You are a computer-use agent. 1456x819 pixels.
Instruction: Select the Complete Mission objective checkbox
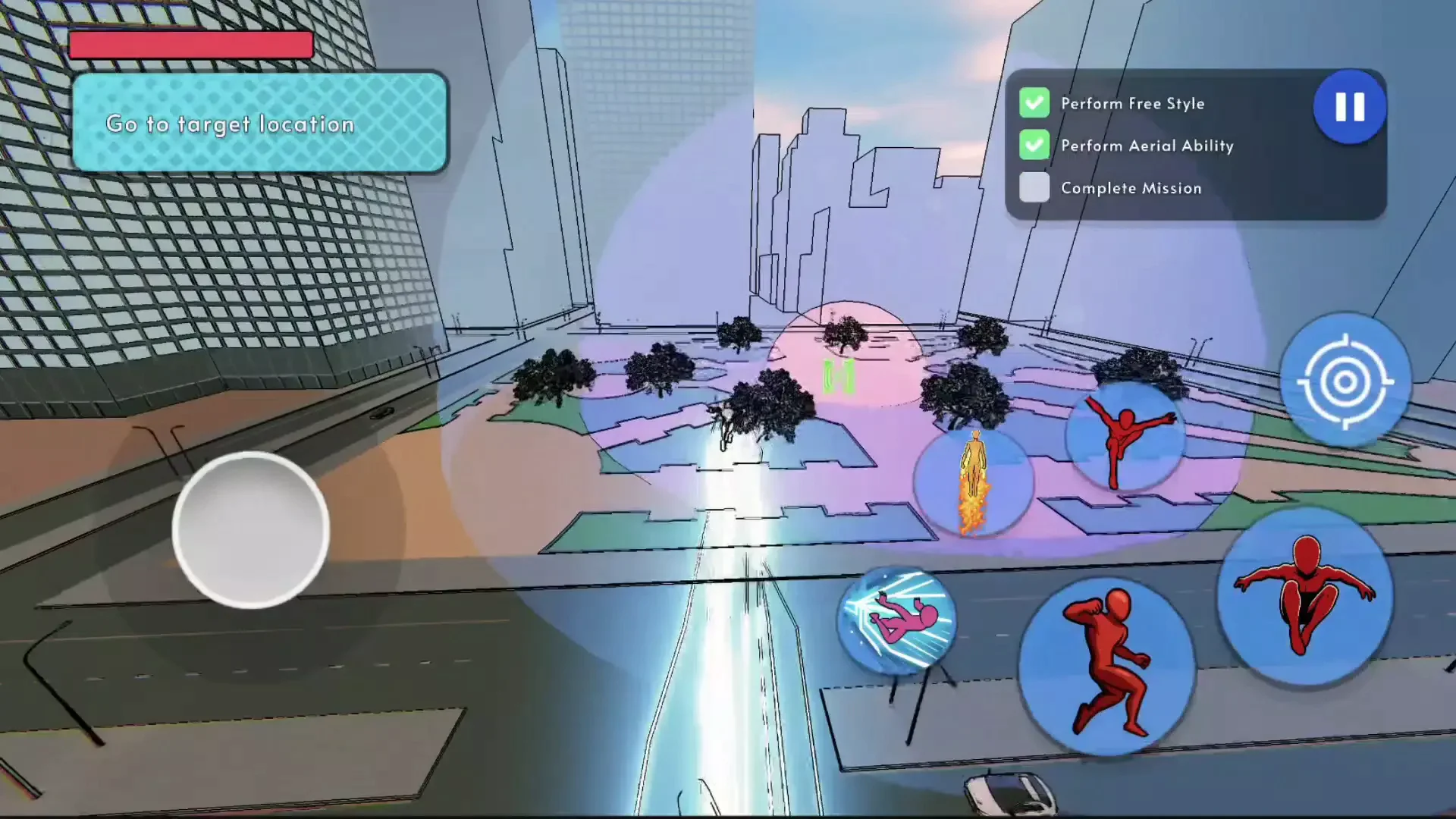(1034, 187)
